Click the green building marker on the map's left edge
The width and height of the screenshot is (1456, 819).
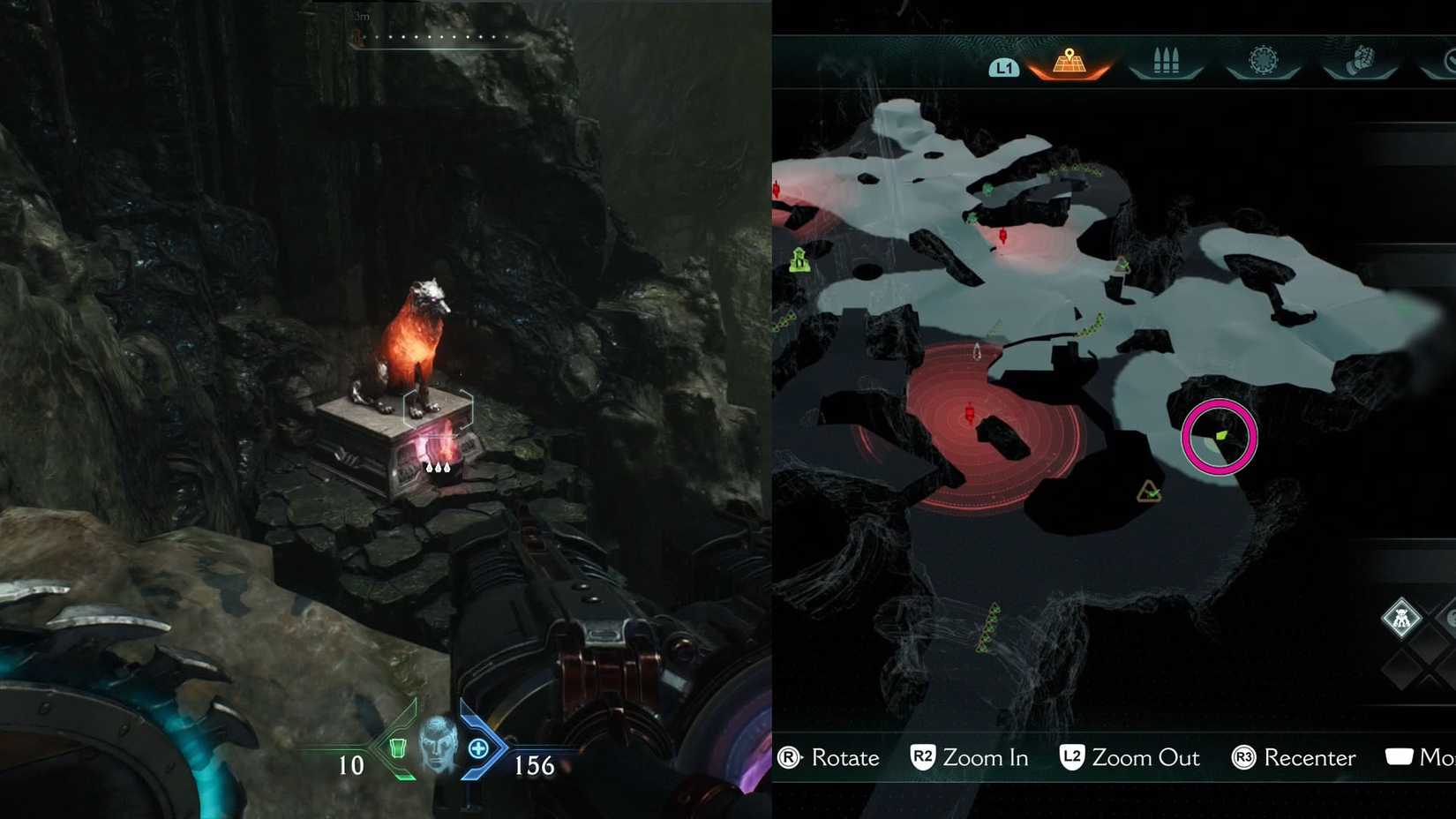pos(799,260)
